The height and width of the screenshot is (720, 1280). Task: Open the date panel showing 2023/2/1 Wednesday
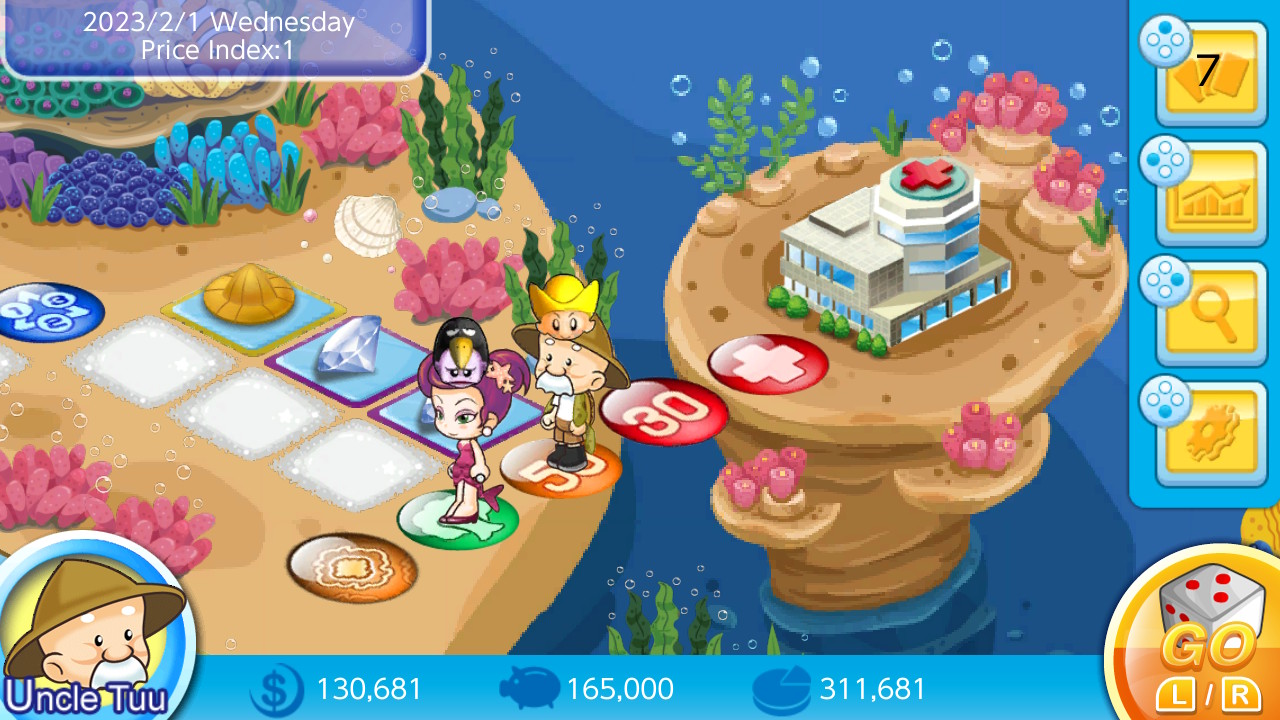(215, 33)
